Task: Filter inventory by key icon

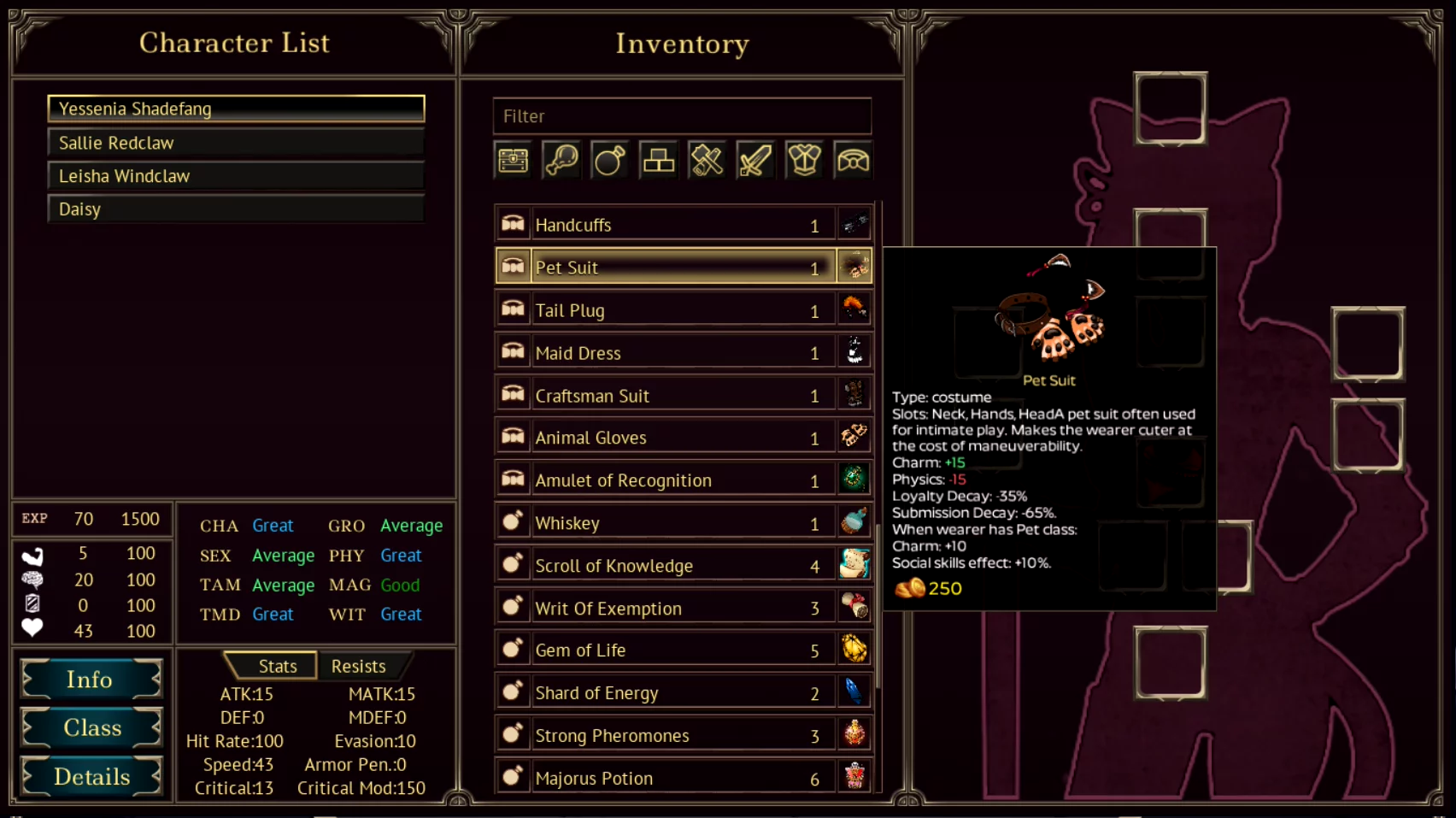Action: [561, 160]
